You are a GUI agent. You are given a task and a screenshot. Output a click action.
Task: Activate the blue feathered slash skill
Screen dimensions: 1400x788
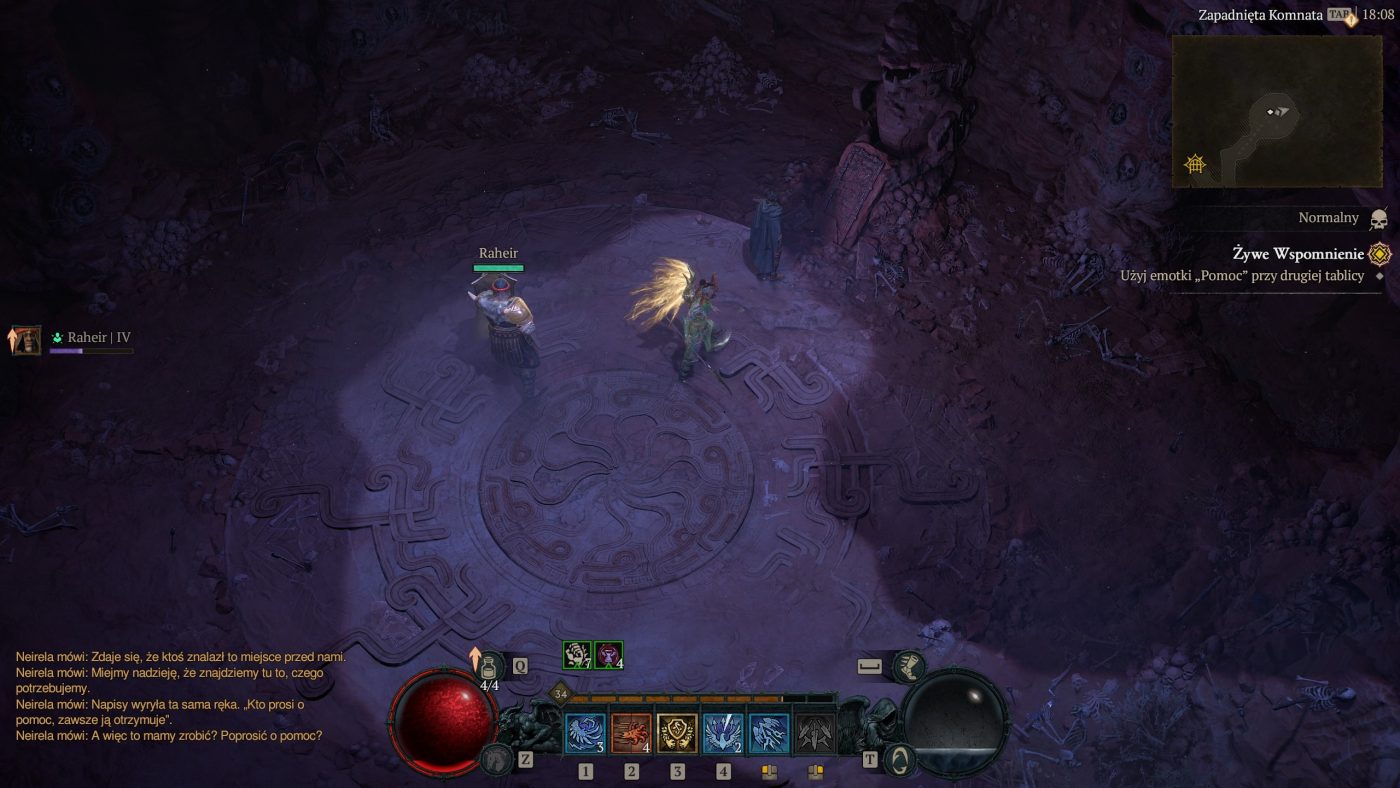coord(769,733)
